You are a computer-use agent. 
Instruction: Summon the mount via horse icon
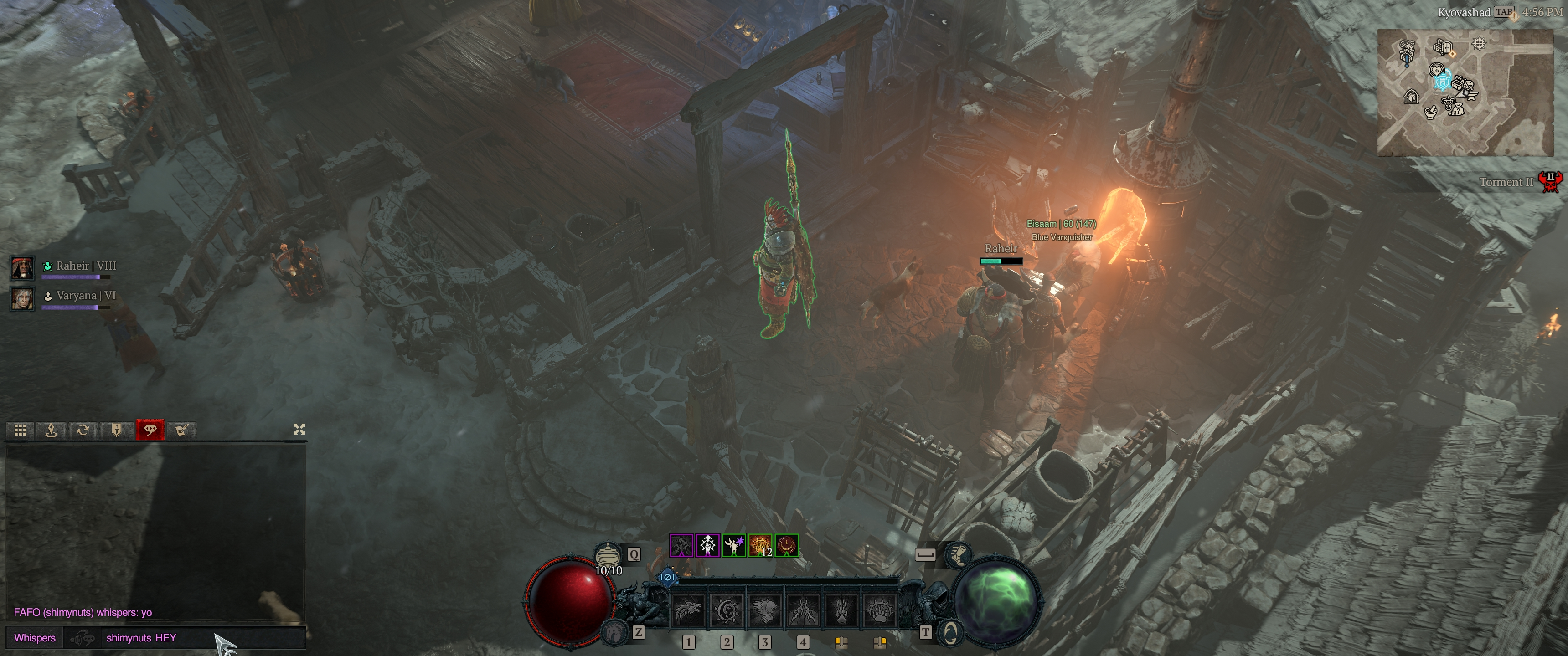(x=615, y=632)
